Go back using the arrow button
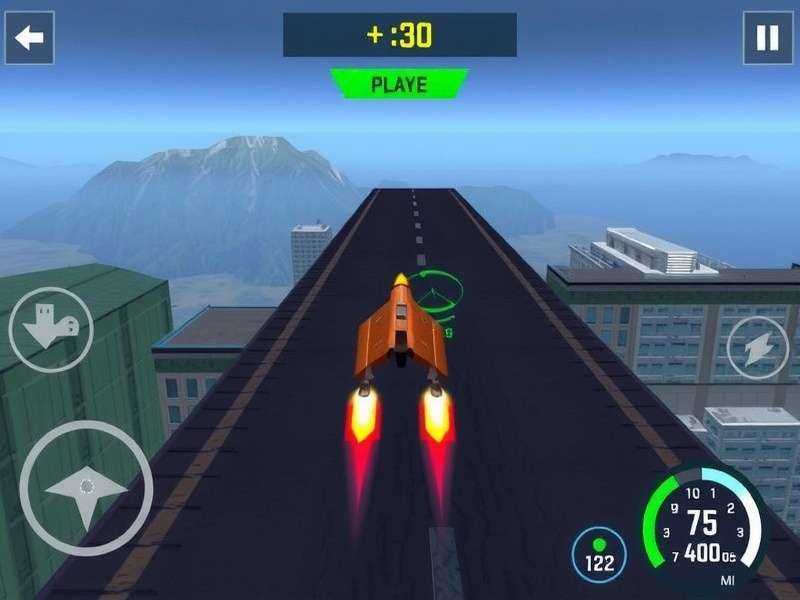This screenshot has width=800, height=600. click(x=30, y=38)
